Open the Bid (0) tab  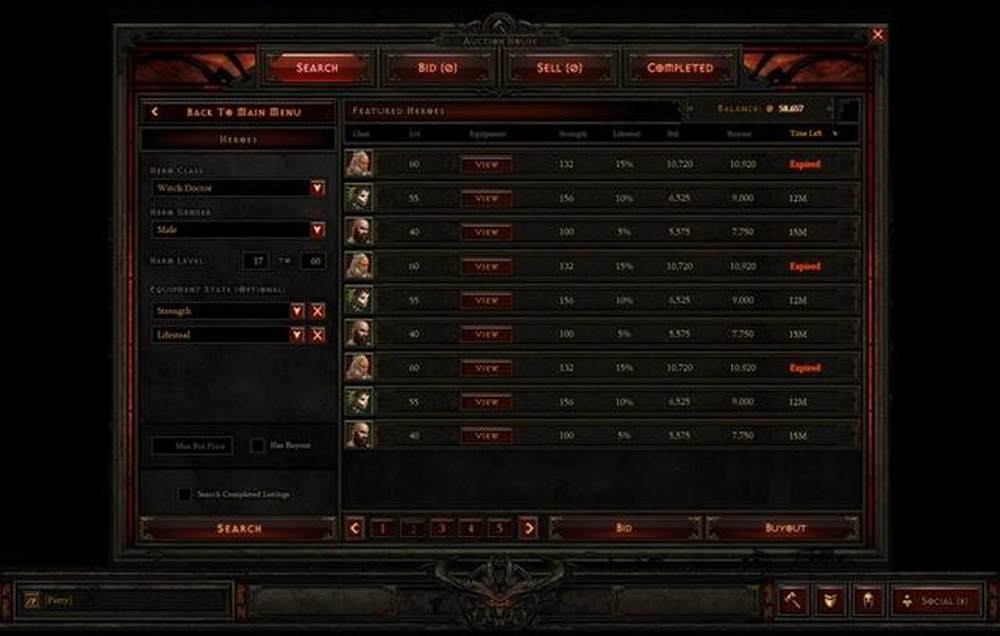click(439, 68)
